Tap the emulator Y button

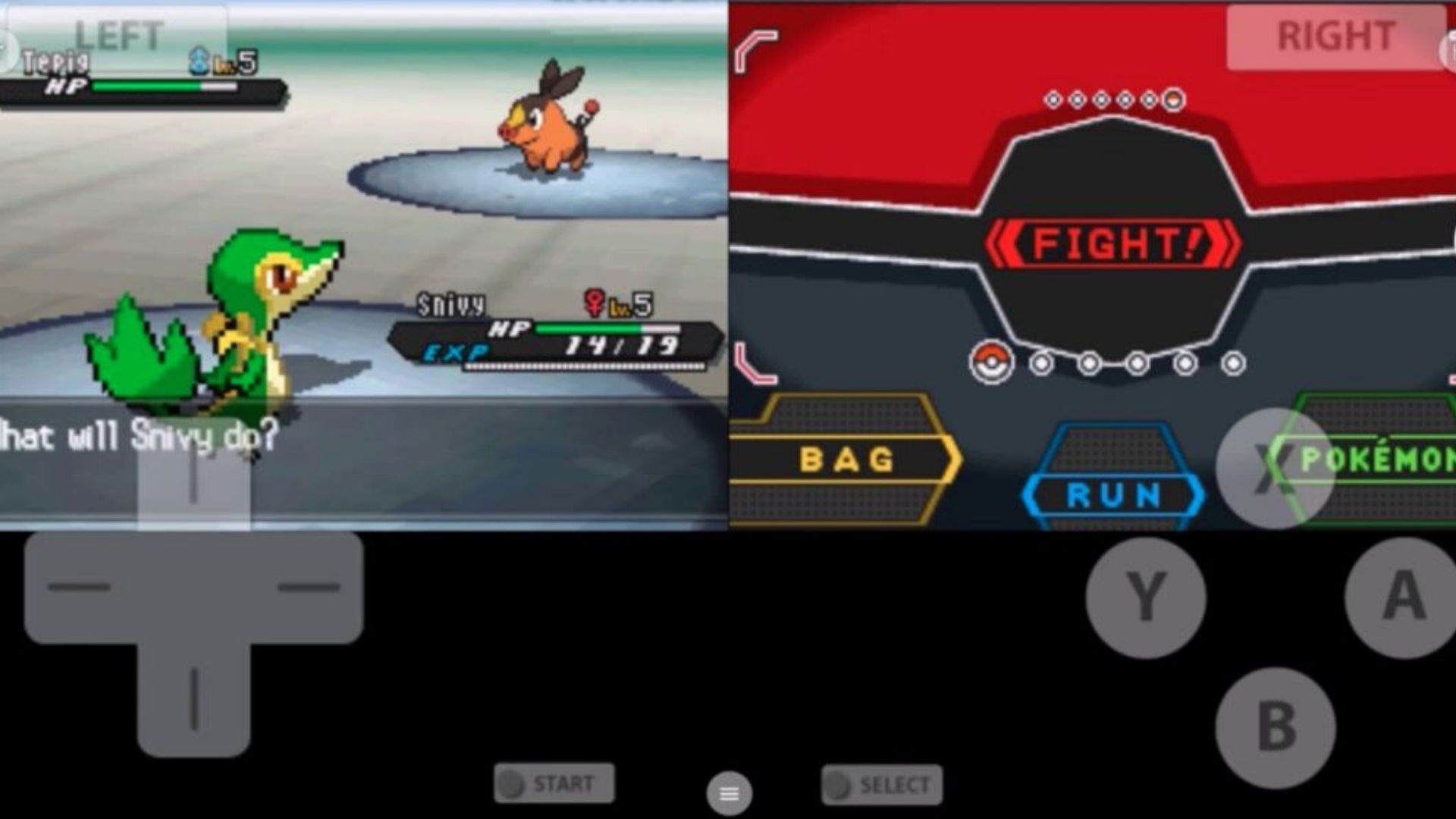click(1145, 597)
